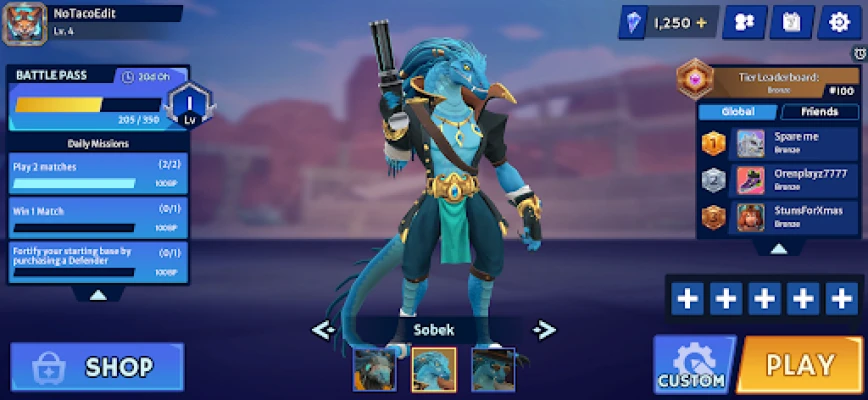Screen dimensions: 868x400
Task: Go to the previous character with left arrow
Action: [x=323, y=329]
